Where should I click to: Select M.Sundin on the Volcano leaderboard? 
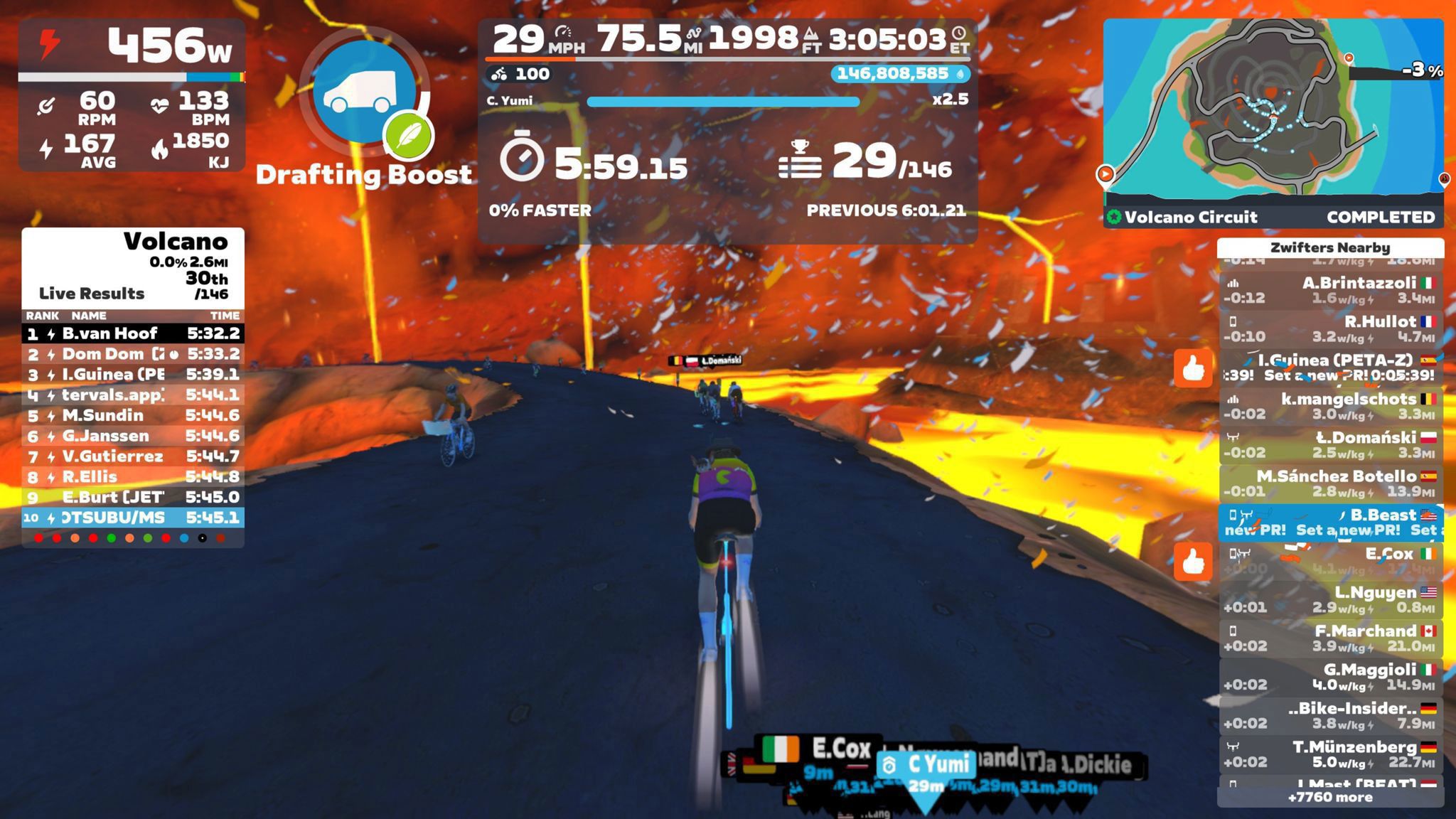(x=133, y=415)
